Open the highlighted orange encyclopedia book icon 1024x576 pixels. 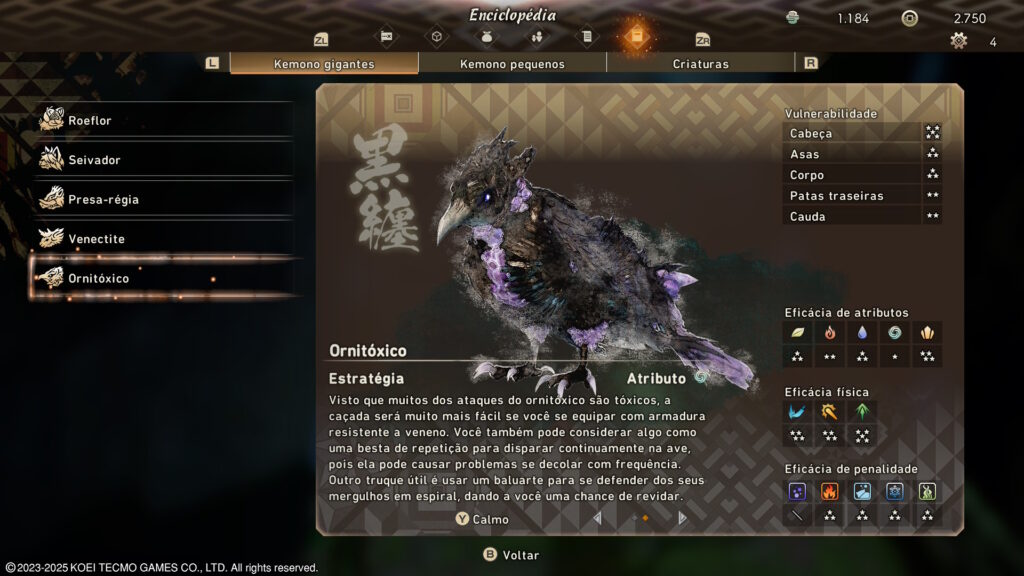(635, 38)
